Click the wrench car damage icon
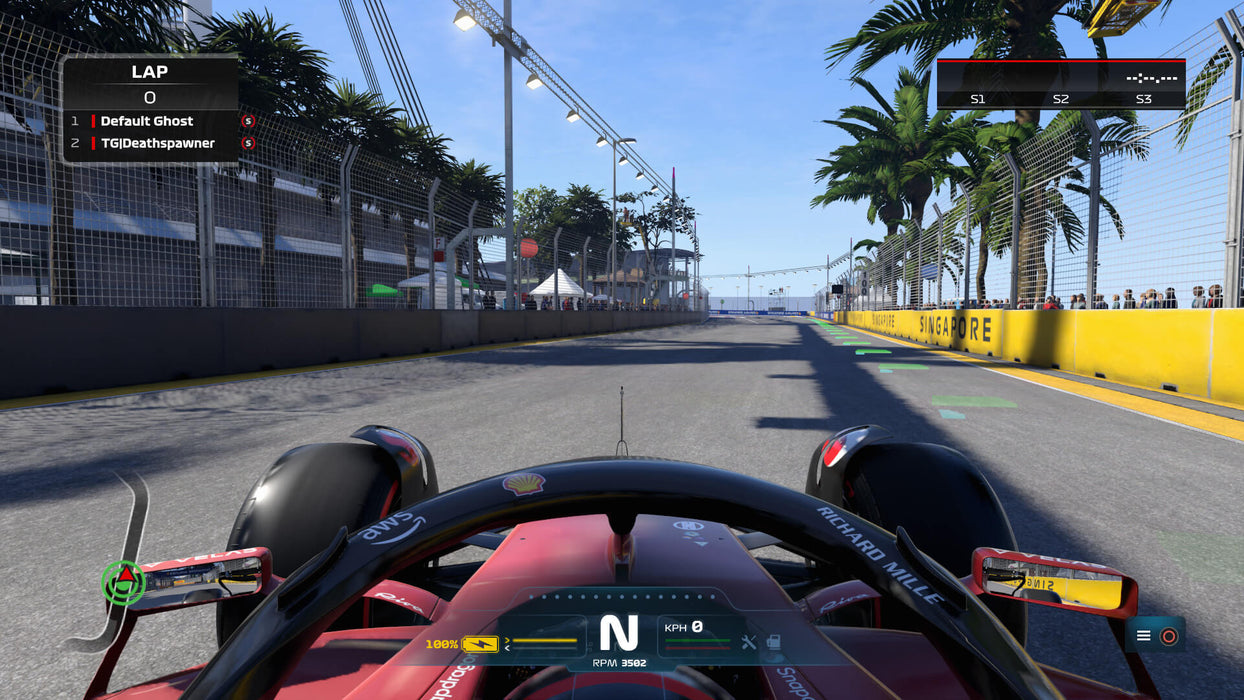The height and width of the screenshot is (700, 1244). pos(749,642)
